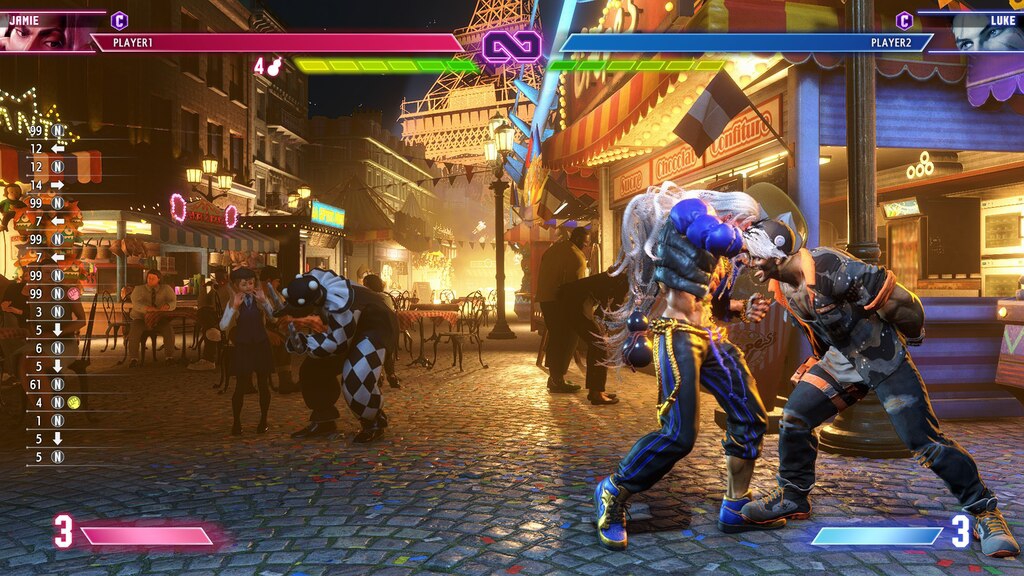Click Jamie's drink level gourd icon
The image size is (1024, 576).
click(x=274, y=67)
